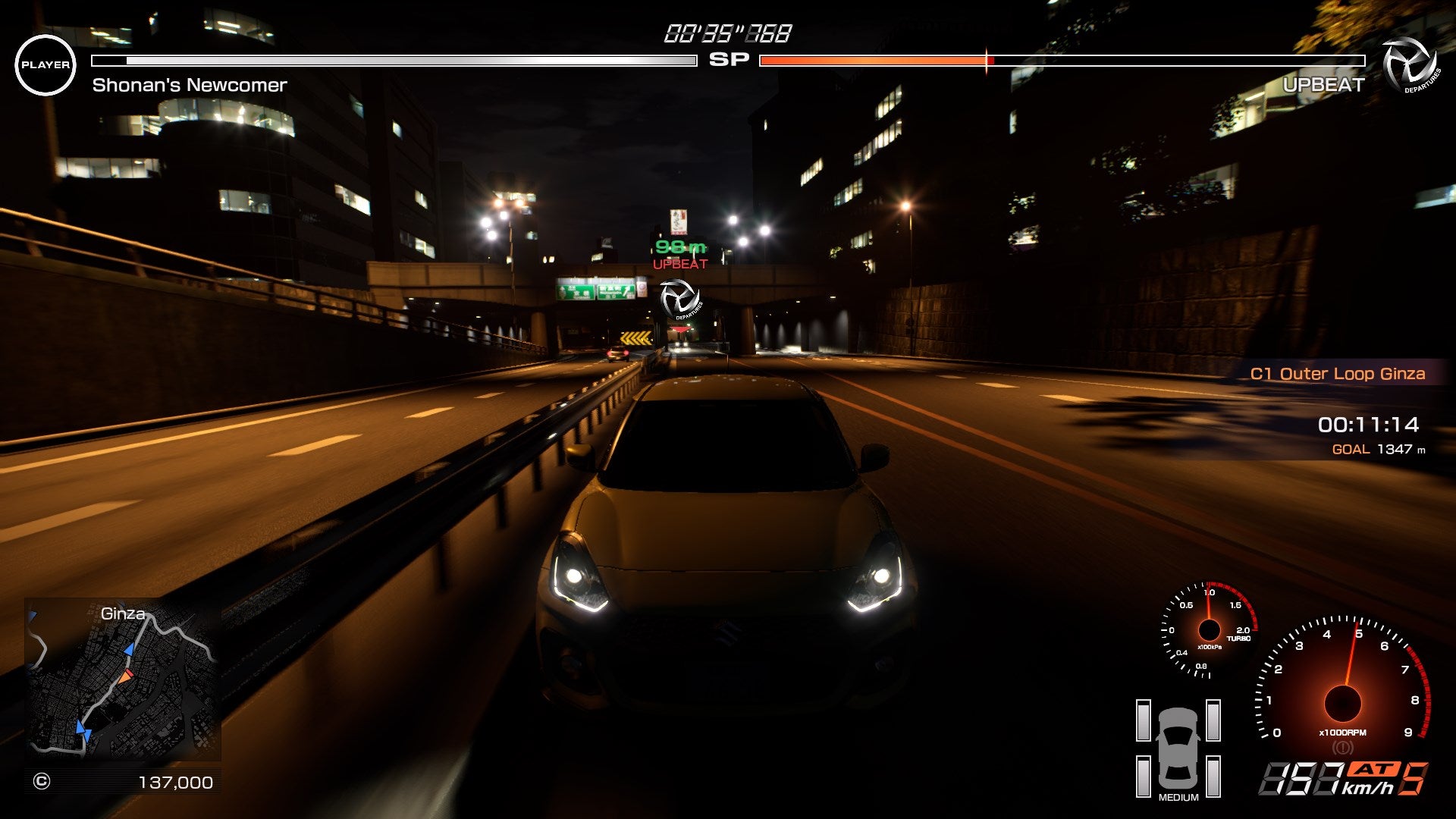Click the car tire wear diagram
Viewport: 1456px width, 819px height.
(x=1178, y=748)
